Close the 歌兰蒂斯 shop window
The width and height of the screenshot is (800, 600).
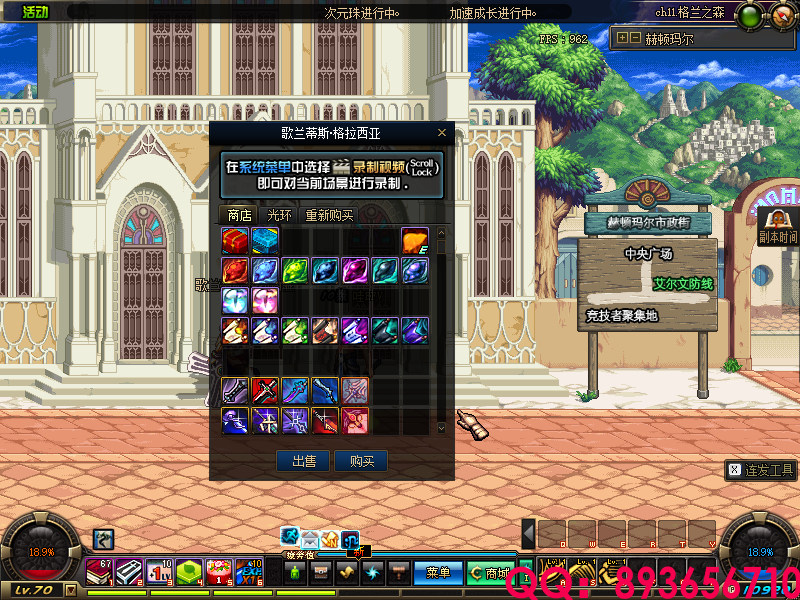tap(442, 133)
